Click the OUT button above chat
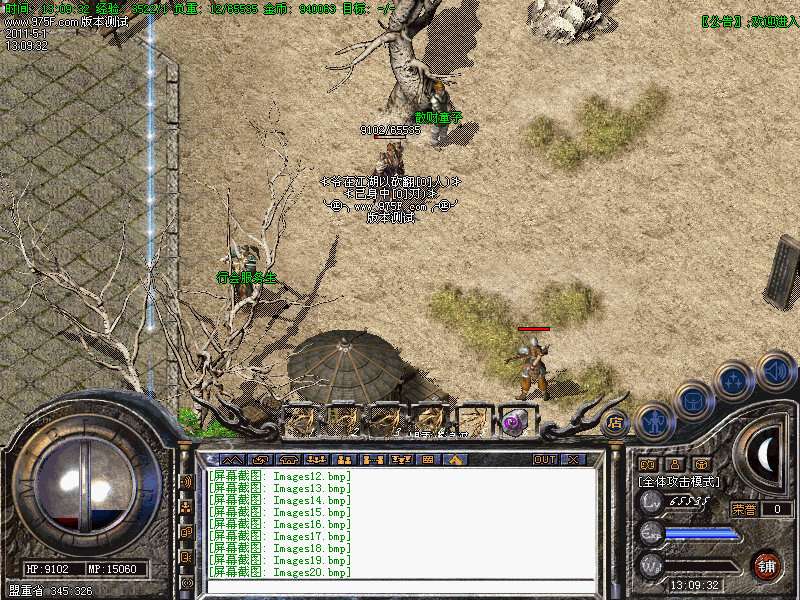The width and height of the screenshot is (800, 600). 545,460
